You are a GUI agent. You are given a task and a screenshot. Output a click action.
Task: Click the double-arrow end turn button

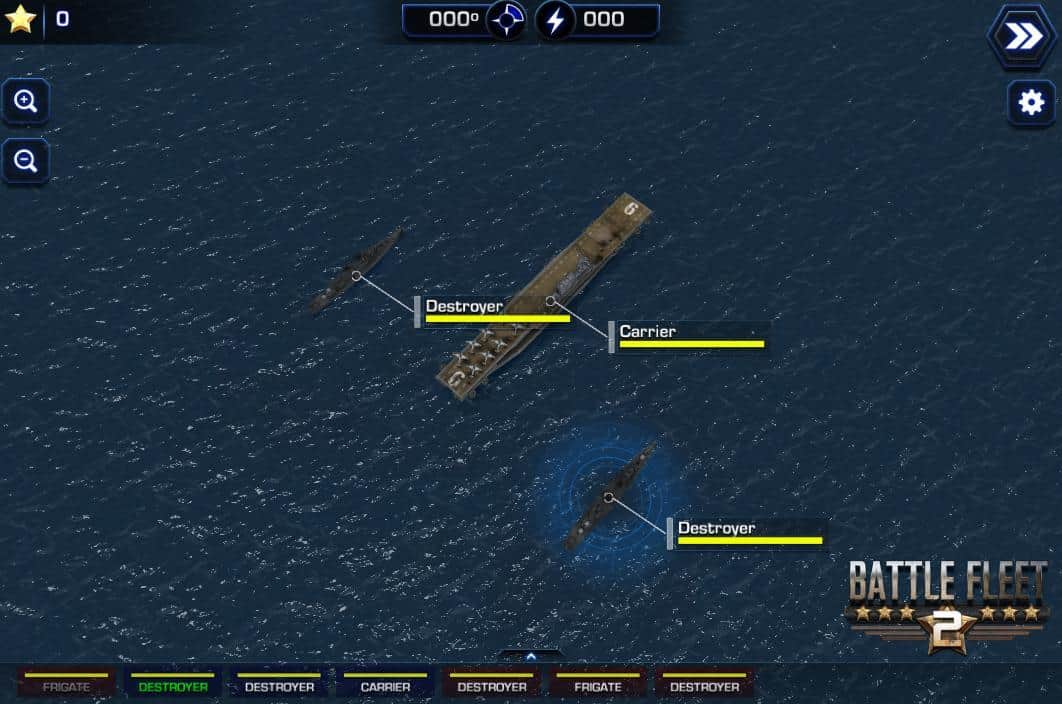point(1023,37)
